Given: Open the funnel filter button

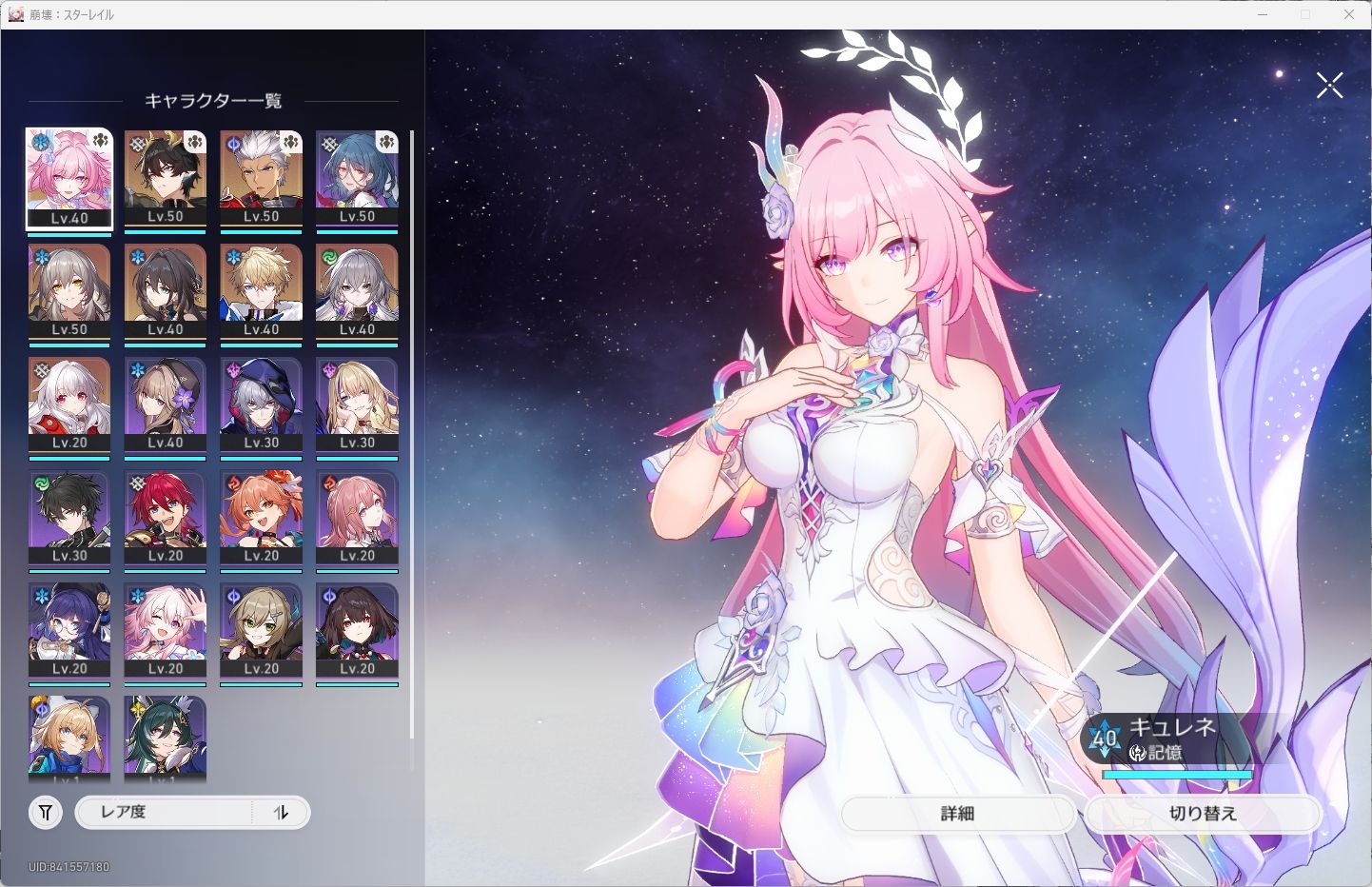Looking at the screenshot, I should tap(46, 813).
